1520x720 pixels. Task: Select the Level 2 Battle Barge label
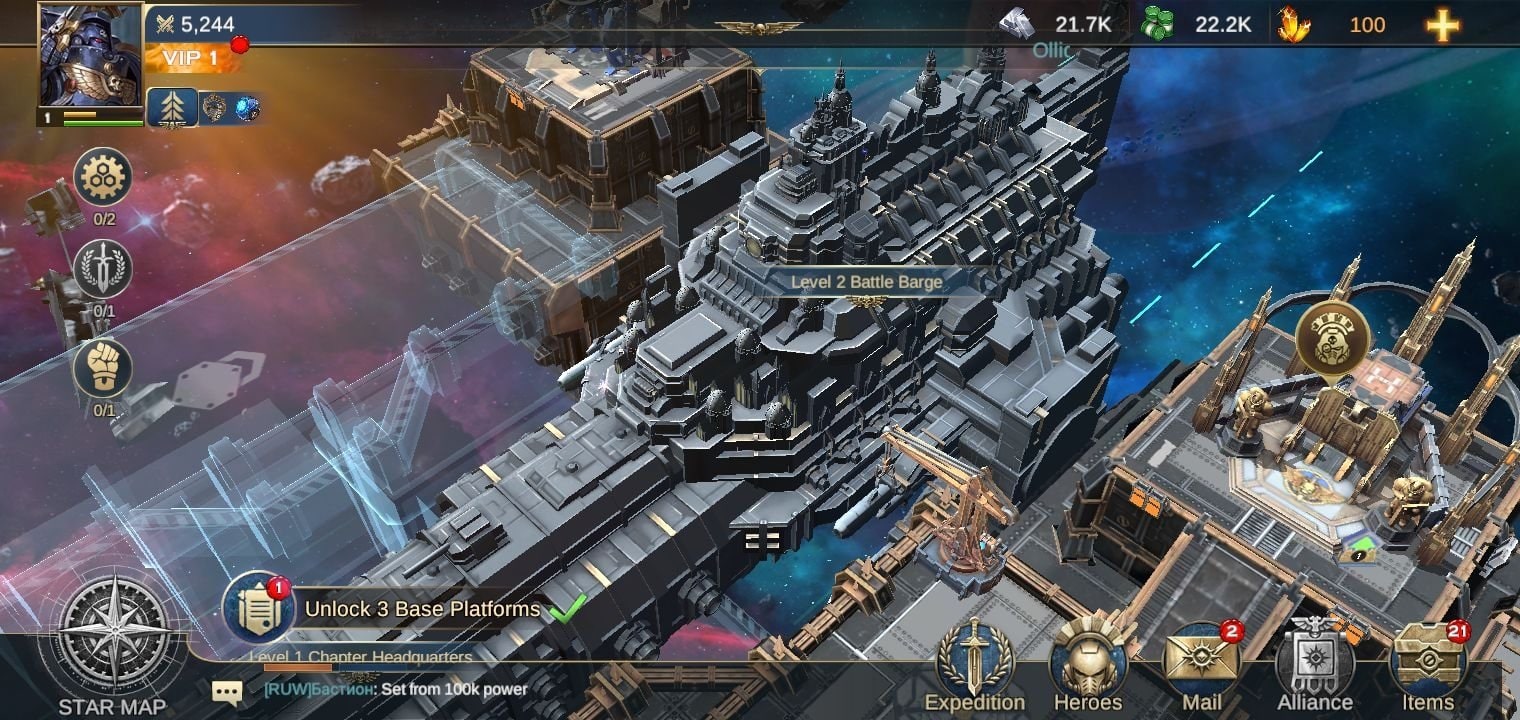click(x=866, y=282)
